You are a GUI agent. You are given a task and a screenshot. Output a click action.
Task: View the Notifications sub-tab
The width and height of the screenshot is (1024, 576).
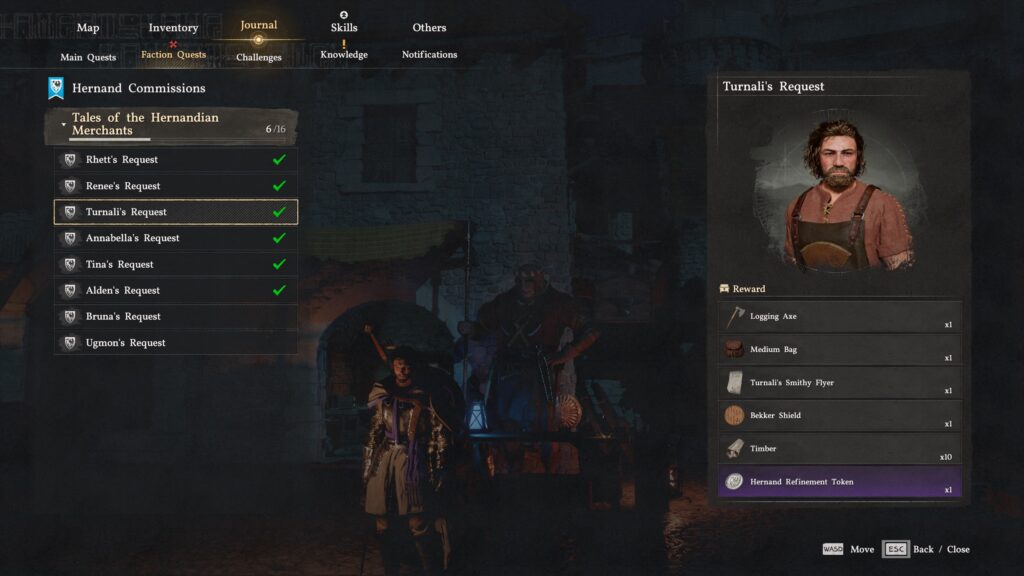click(429, 55)
